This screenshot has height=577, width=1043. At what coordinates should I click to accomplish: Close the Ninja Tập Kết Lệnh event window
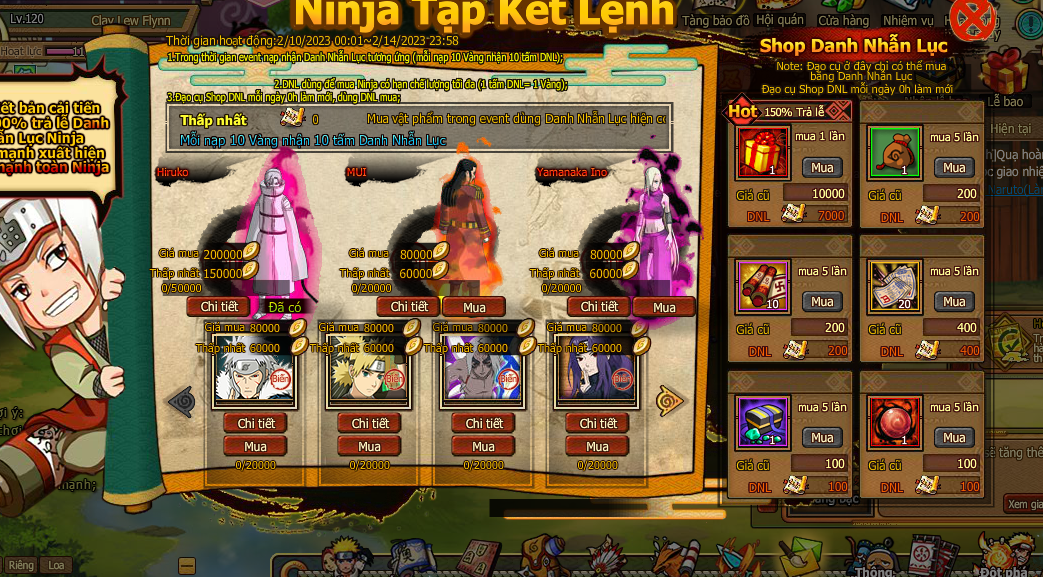coord(971,19)
